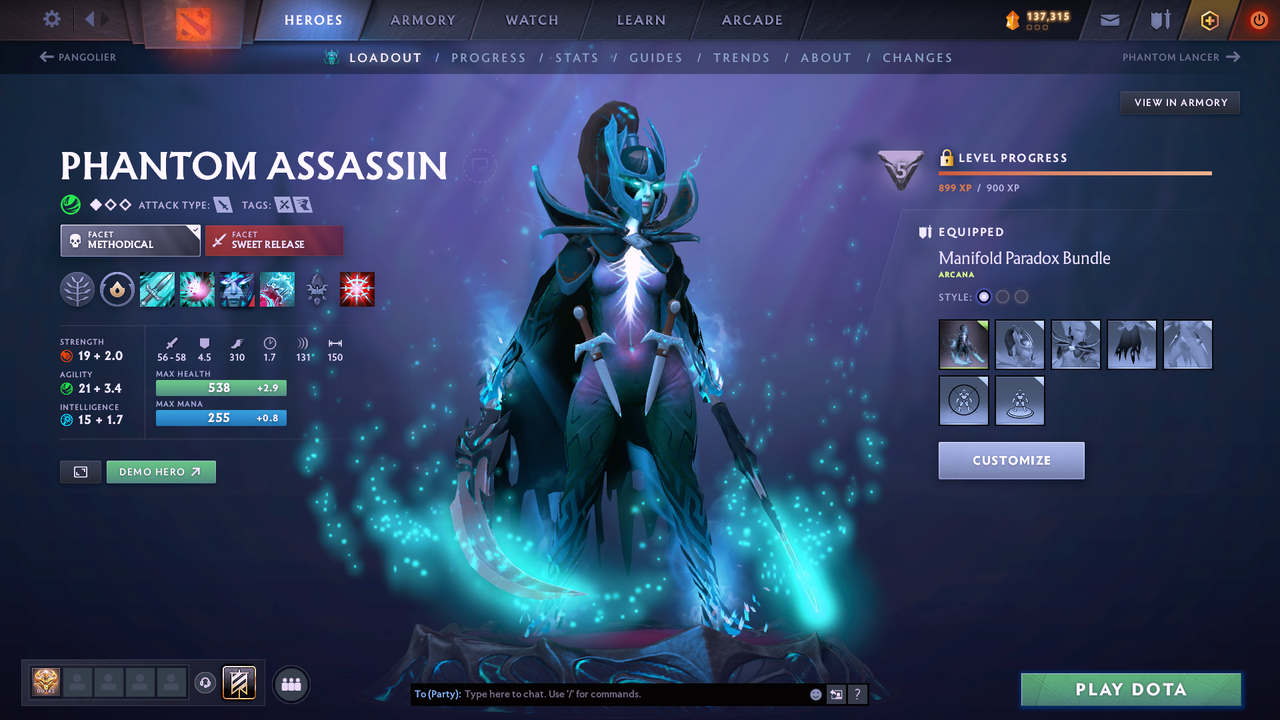Select the Stifling Dagger ability icon
This screenshot has height=720, width=1280.
(157, 289)
